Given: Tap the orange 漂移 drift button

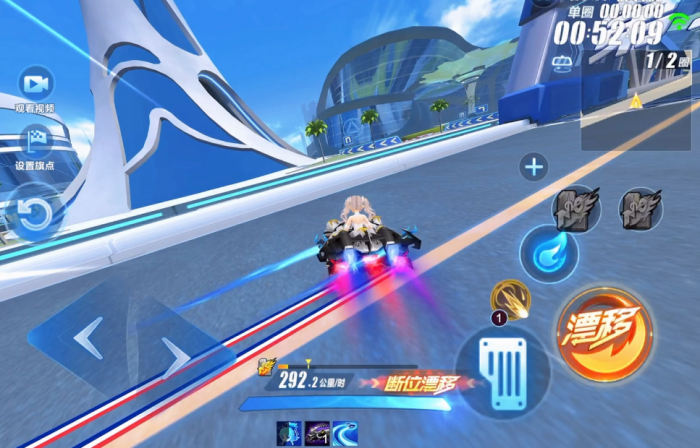Looking at the screenshot, I should pyautogui.click(x=604, y=334).
